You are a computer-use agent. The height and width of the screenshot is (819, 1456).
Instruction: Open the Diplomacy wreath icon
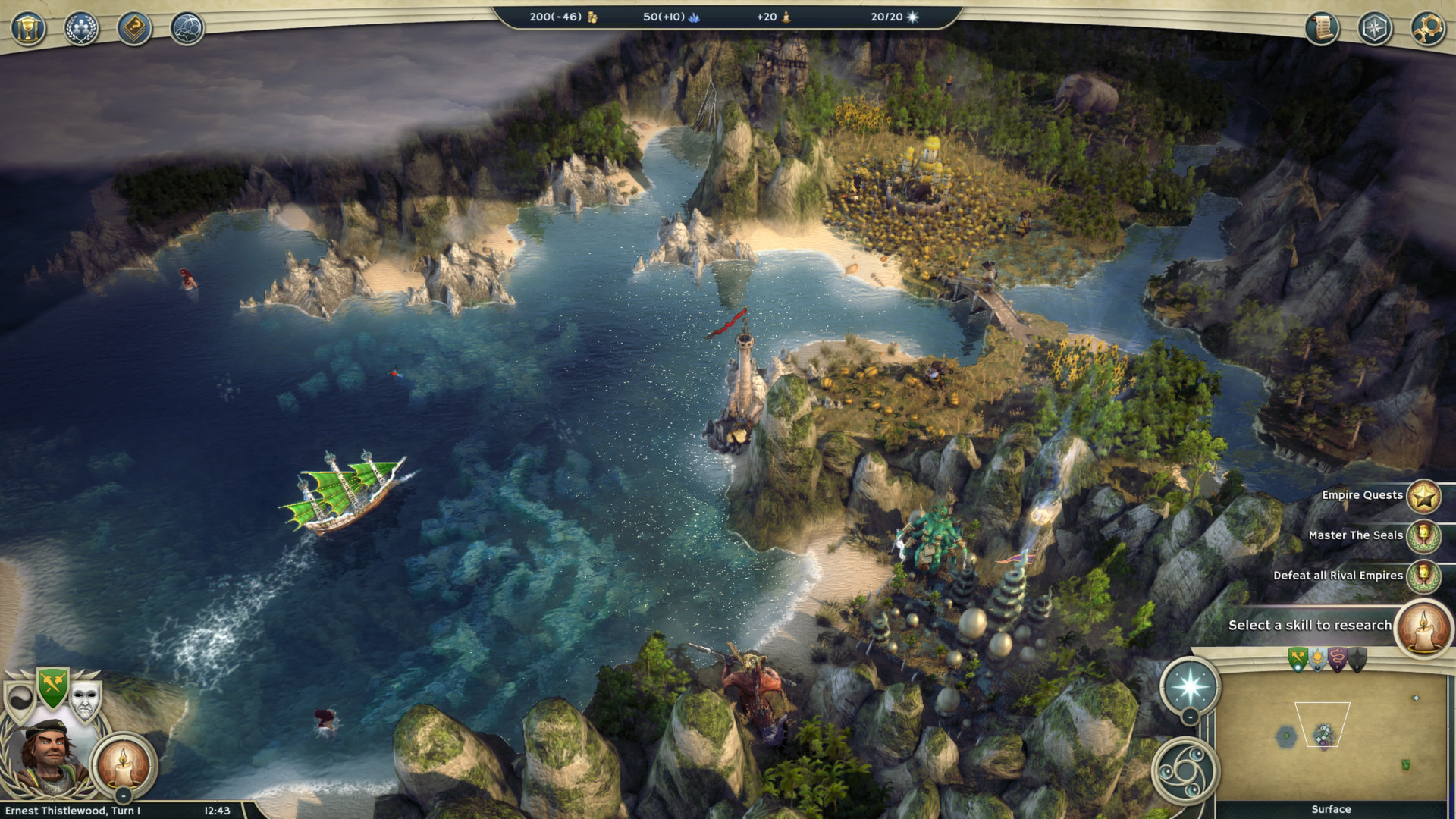[82, 28]
